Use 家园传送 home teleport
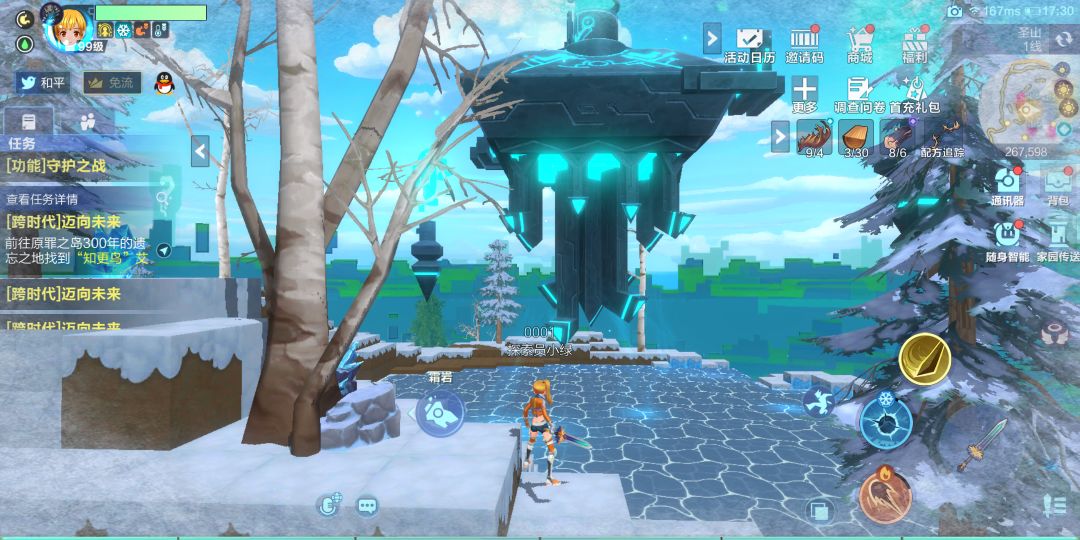The width and height of the screenshot is (1080, 540). point(1057,238)
